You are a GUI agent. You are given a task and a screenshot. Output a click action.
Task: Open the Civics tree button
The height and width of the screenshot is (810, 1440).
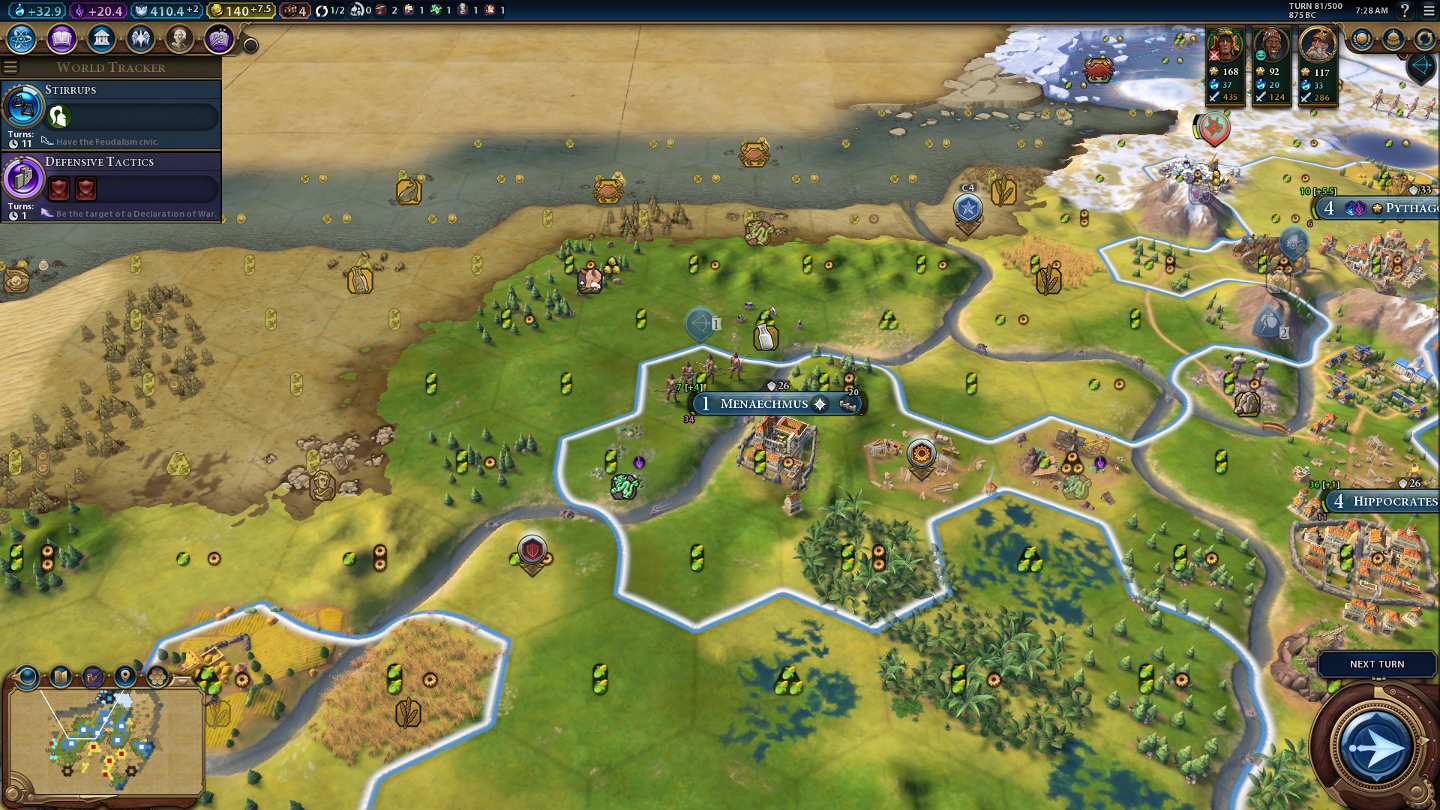(x=61, y=39)
